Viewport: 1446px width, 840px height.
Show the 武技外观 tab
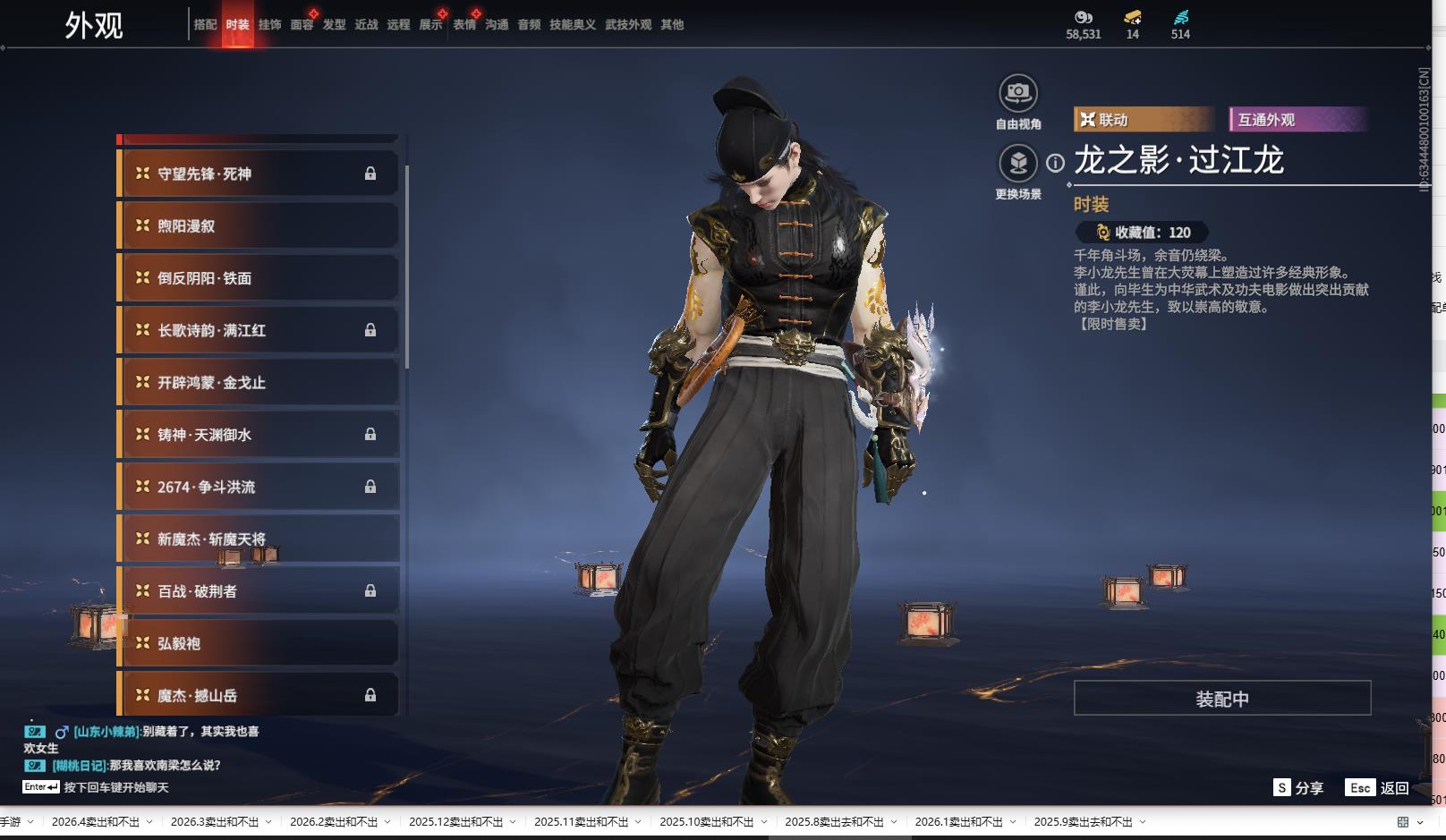(x=627, y=25)
